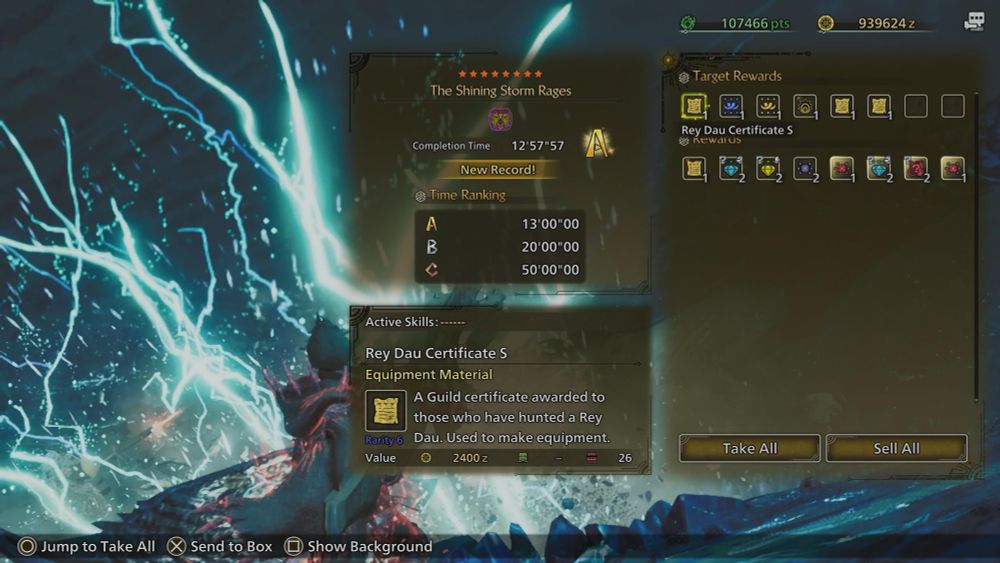The width and height of the screenshot is (1000, 563).
Task: Select the yellow gem reward slot
Action: tap(768, 168)
